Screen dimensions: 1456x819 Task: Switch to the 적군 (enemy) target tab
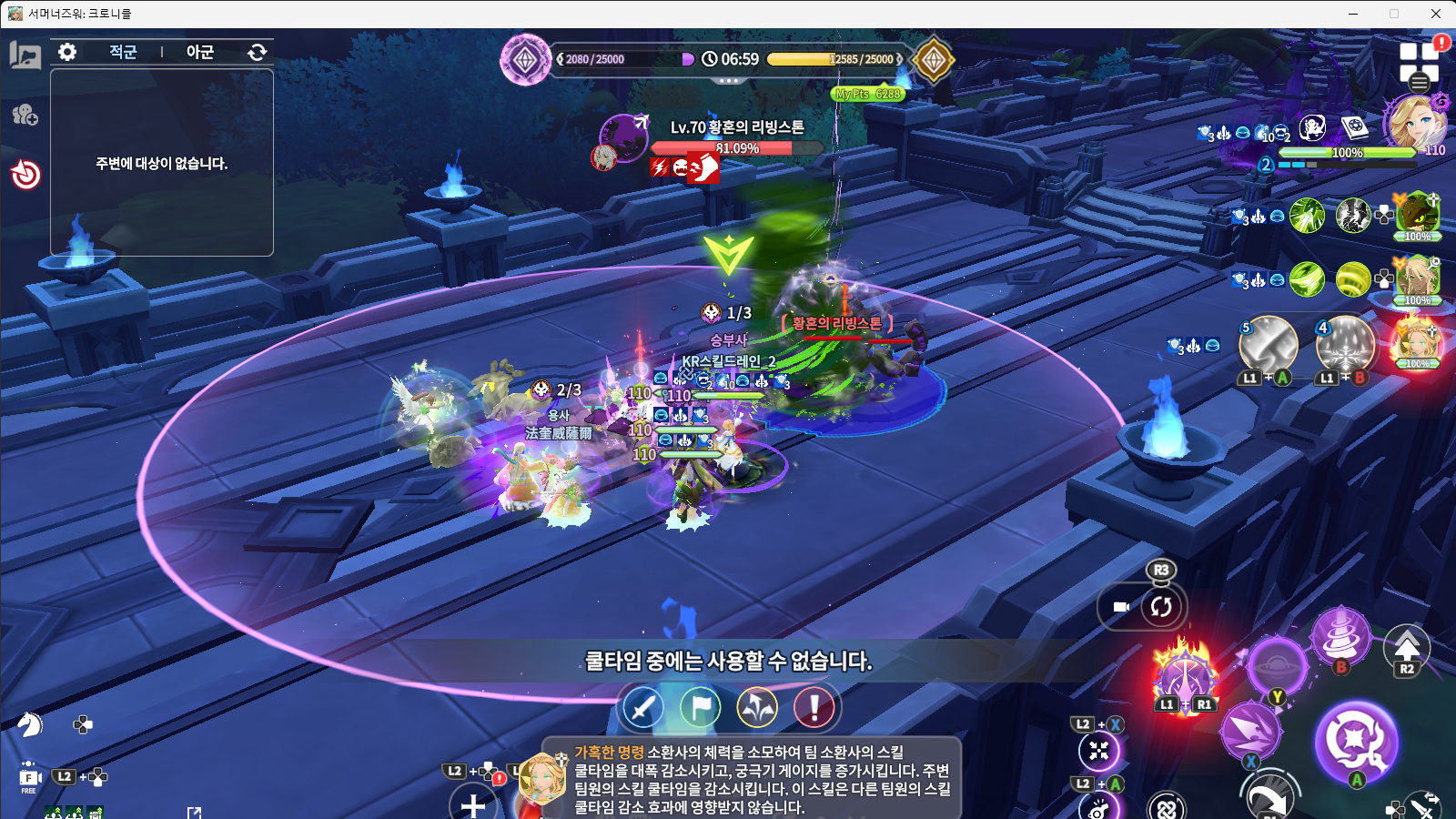123,52
